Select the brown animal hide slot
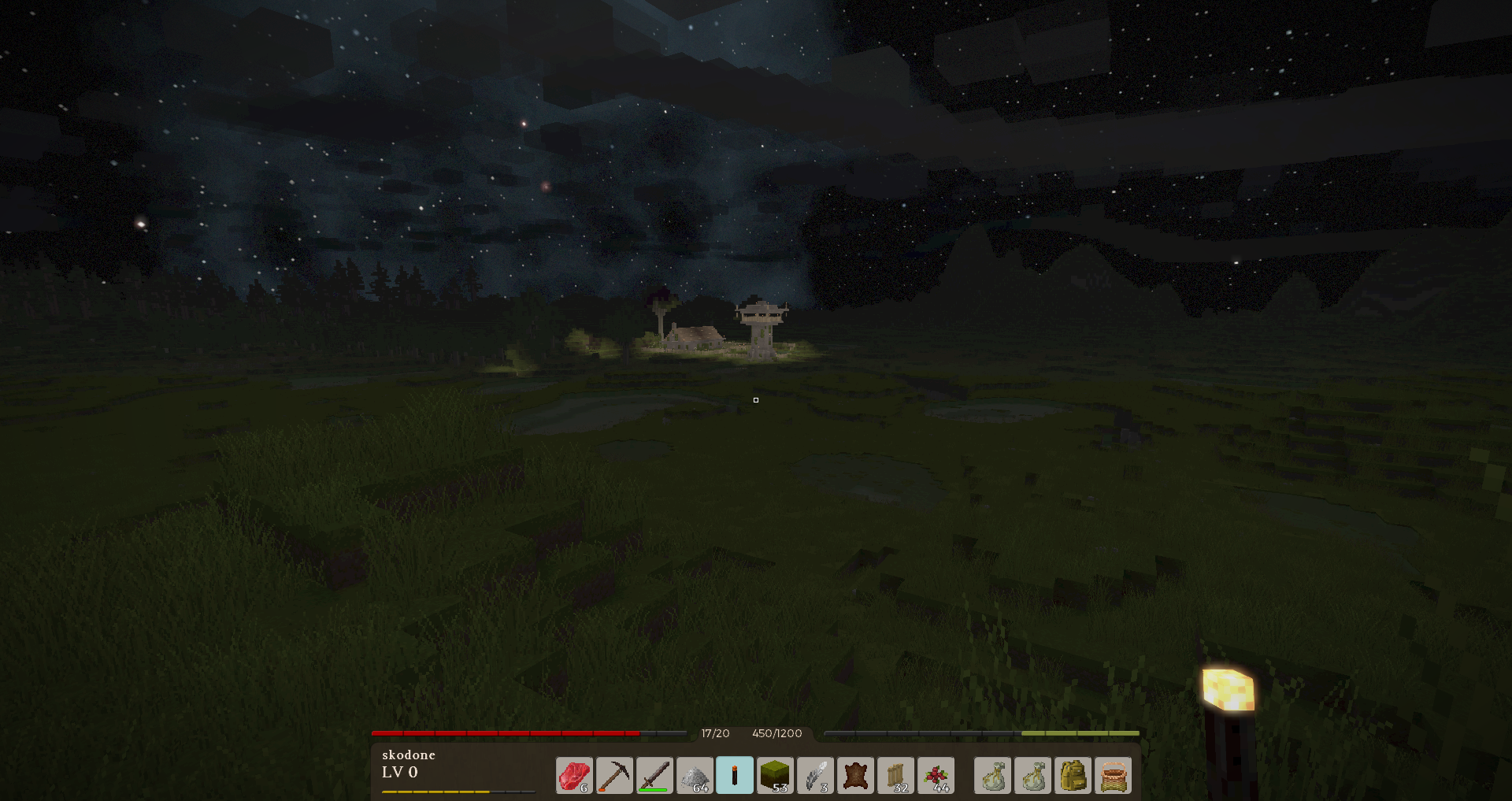The image size is (1512, 801). 855,776
